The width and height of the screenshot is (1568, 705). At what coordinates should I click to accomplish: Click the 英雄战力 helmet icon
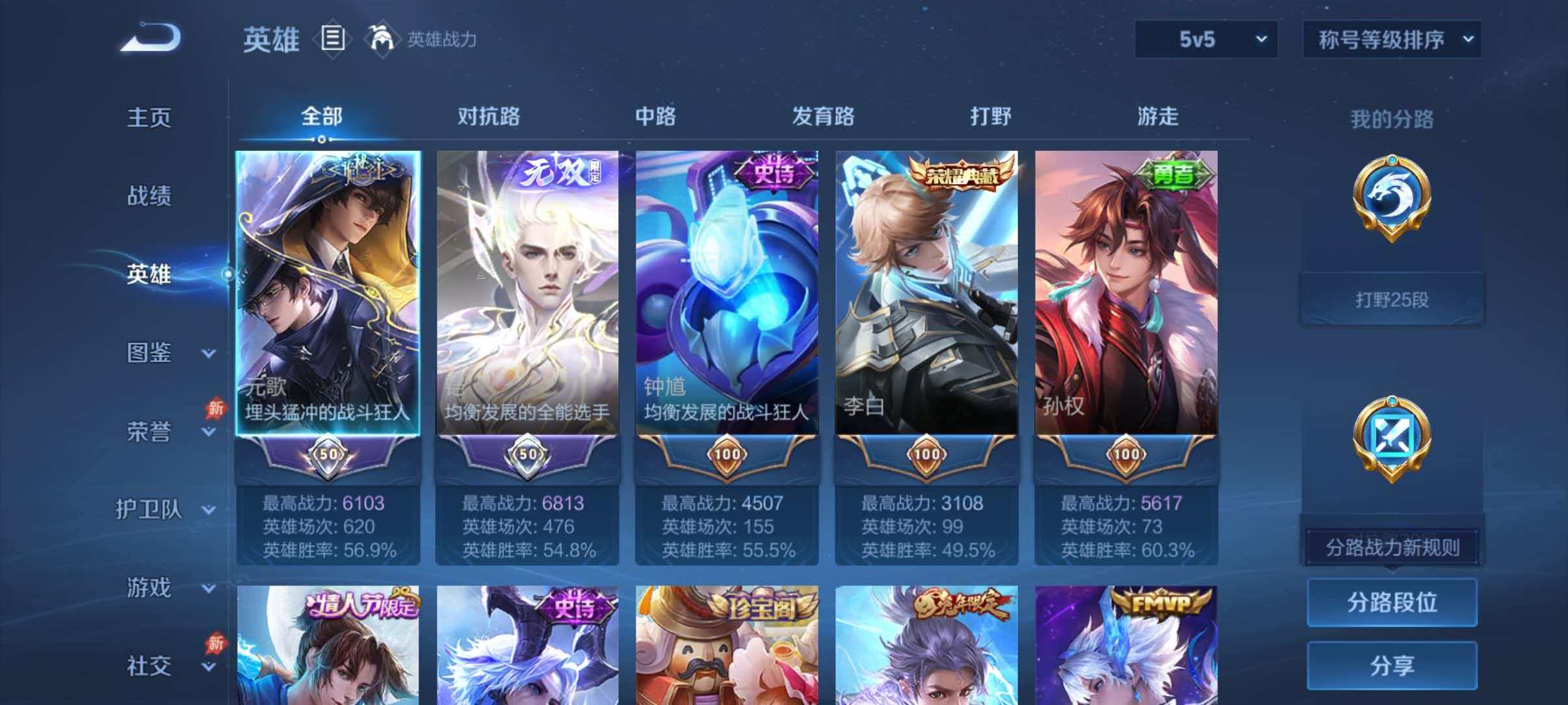tap(384, 39)
